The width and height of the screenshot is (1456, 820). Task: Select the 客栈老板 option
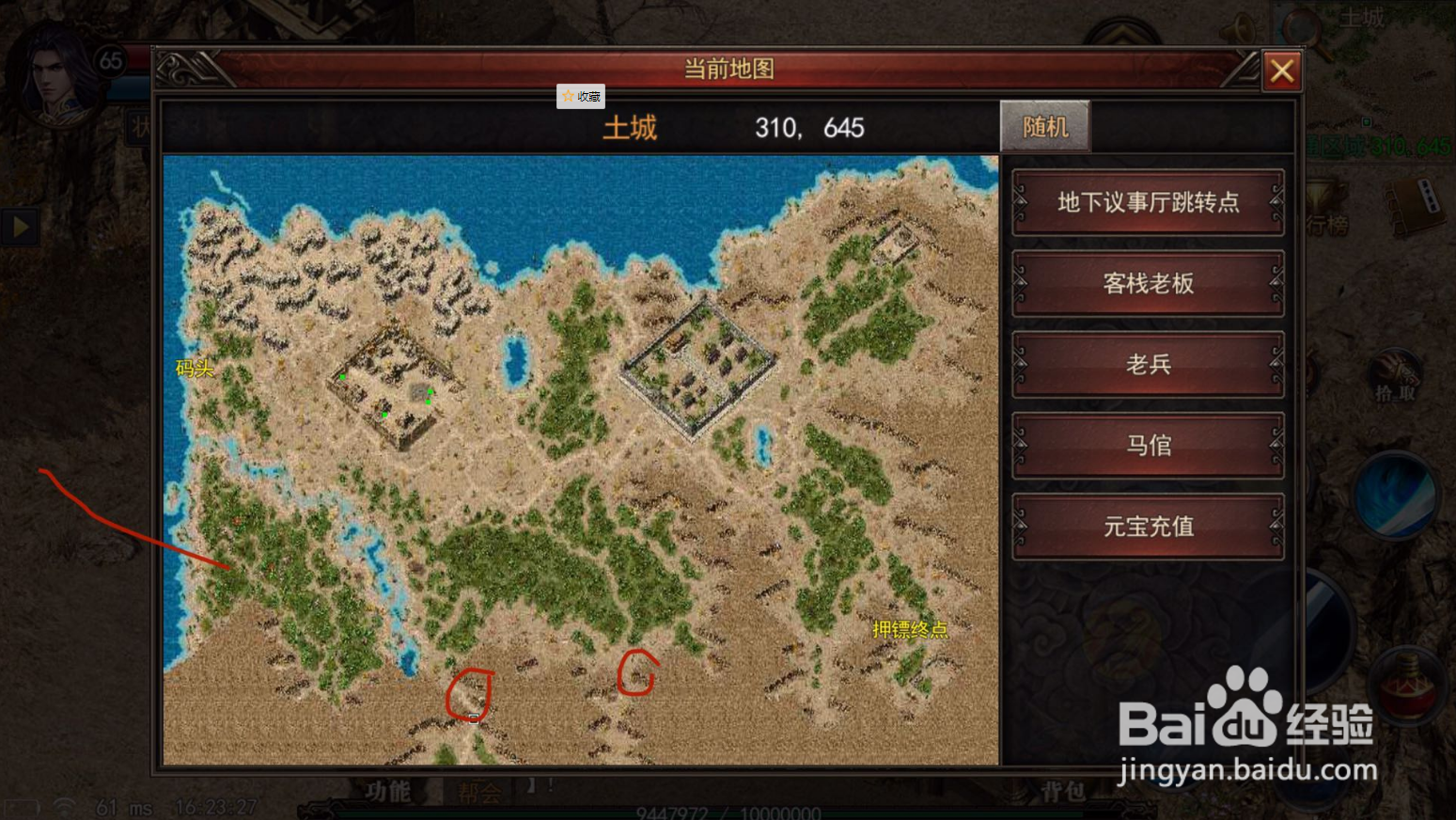[1148, 284]
